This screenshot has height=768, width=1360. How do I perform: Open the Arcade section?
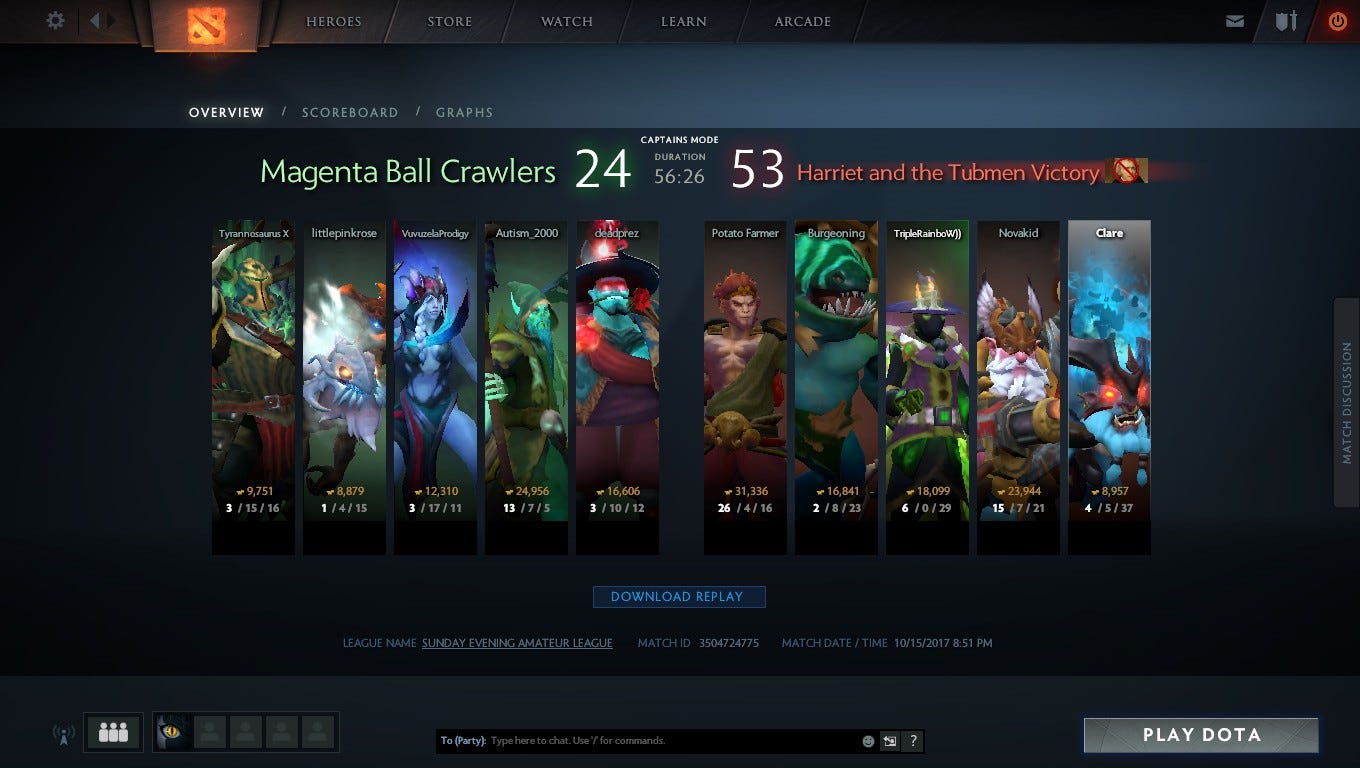click(x=802, y=22)
